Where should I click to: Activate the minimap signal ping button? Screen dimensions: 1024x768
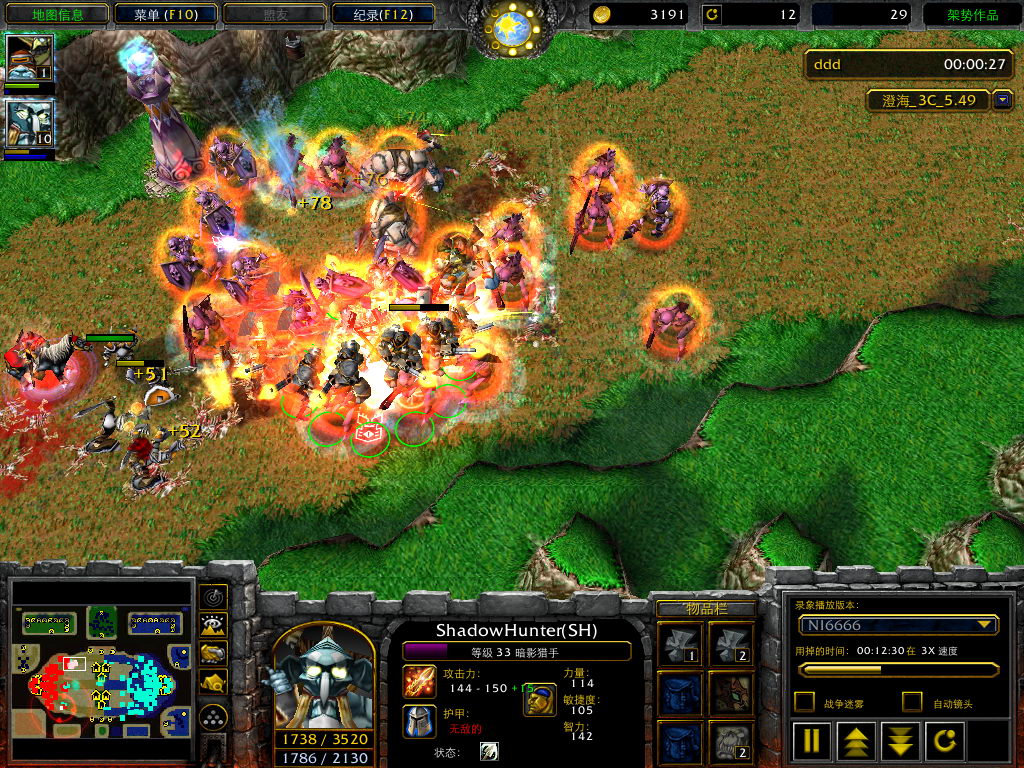(x=213, y=597)
